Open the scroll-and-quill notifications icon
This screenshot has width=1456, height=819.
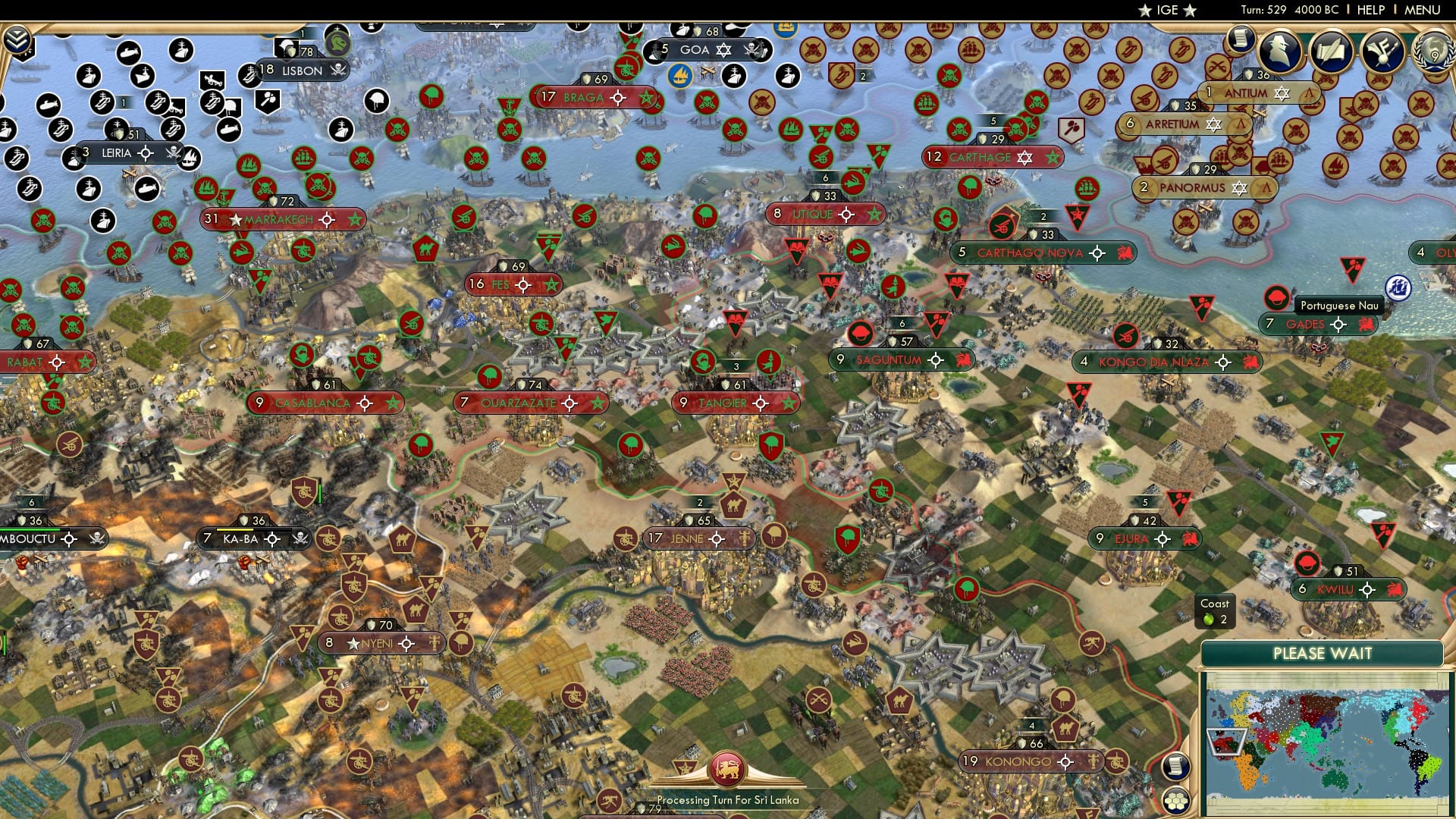tap(1332, 49)
